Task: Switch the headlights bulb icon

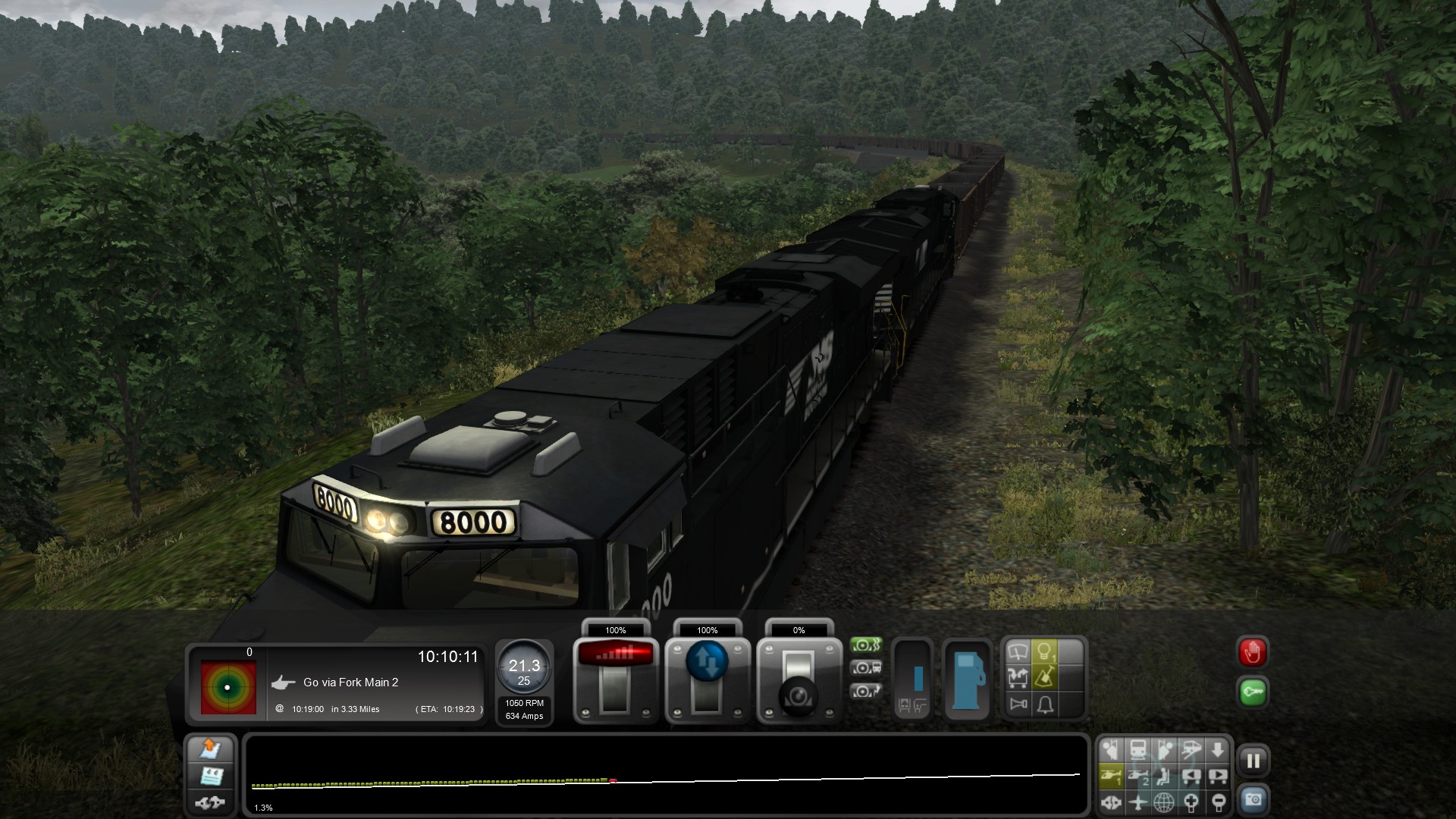Action: click(x=1045, y=651)
